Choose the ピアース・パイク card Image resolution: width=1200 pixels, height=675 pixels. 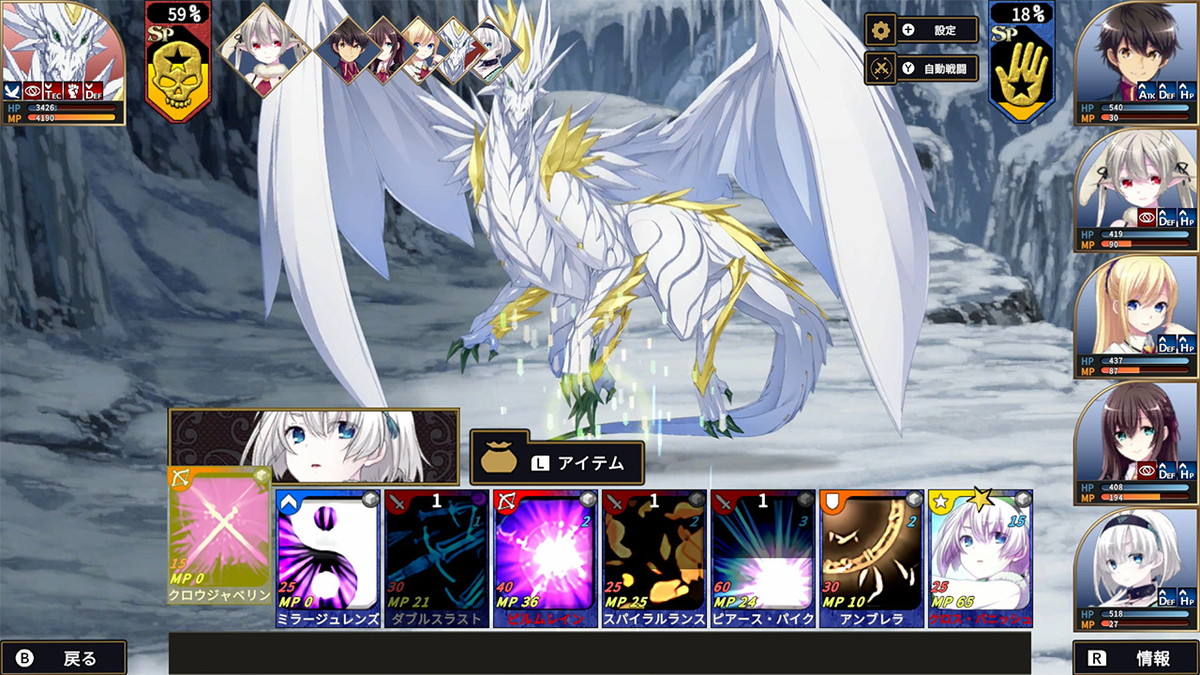coord(763,558)
